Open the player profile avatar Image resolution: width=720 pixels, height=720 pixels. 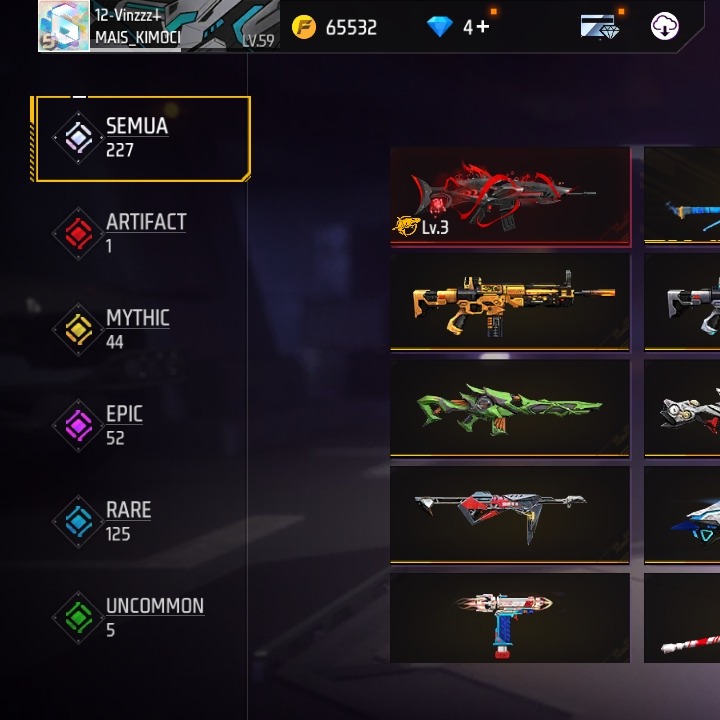(64, 26)
